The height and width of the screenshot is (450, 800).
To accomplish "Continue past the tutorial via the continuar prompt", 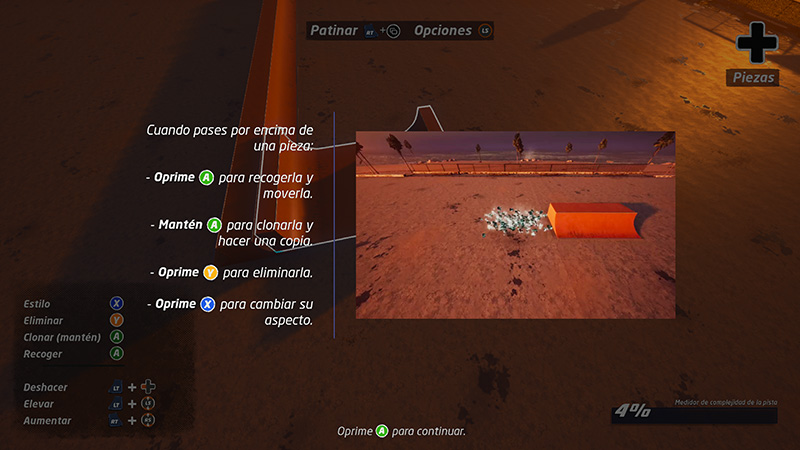I will tap(402, 431).
